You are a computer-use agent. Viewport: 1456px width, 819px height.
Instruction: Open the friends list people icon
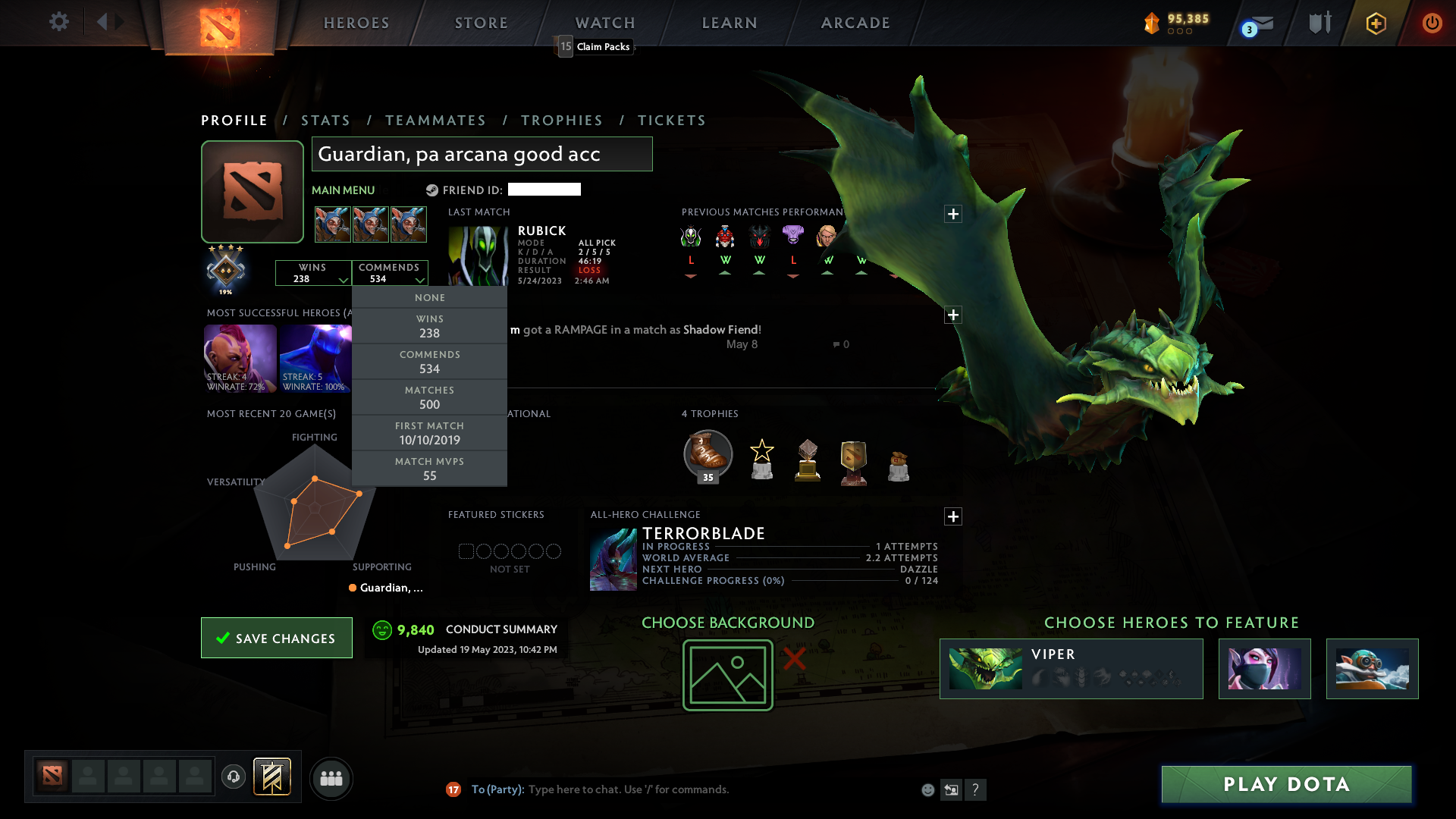tap(331, 778)
